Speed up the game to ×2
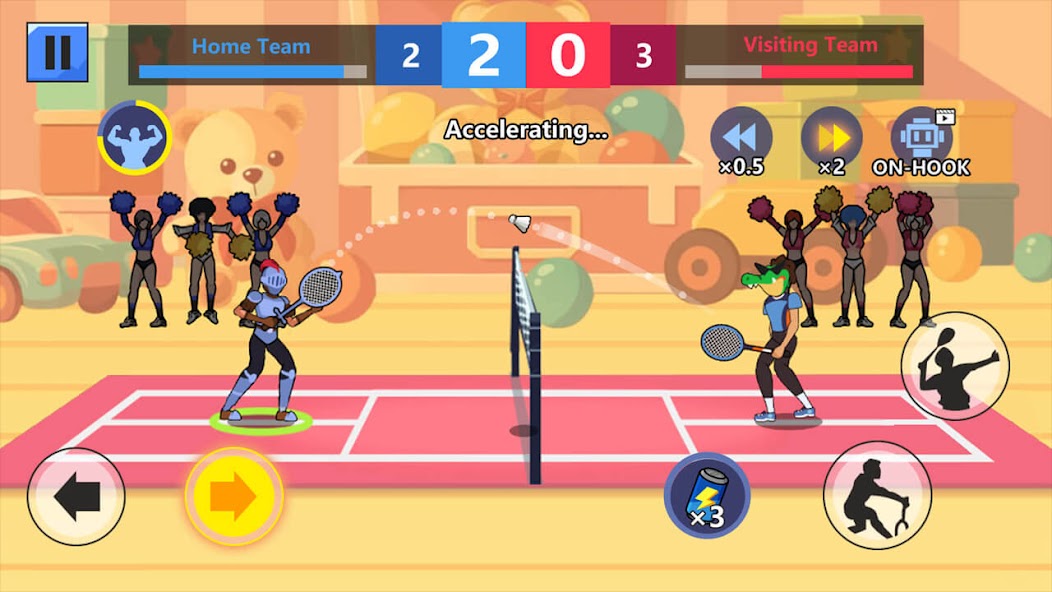 (831, 139)
